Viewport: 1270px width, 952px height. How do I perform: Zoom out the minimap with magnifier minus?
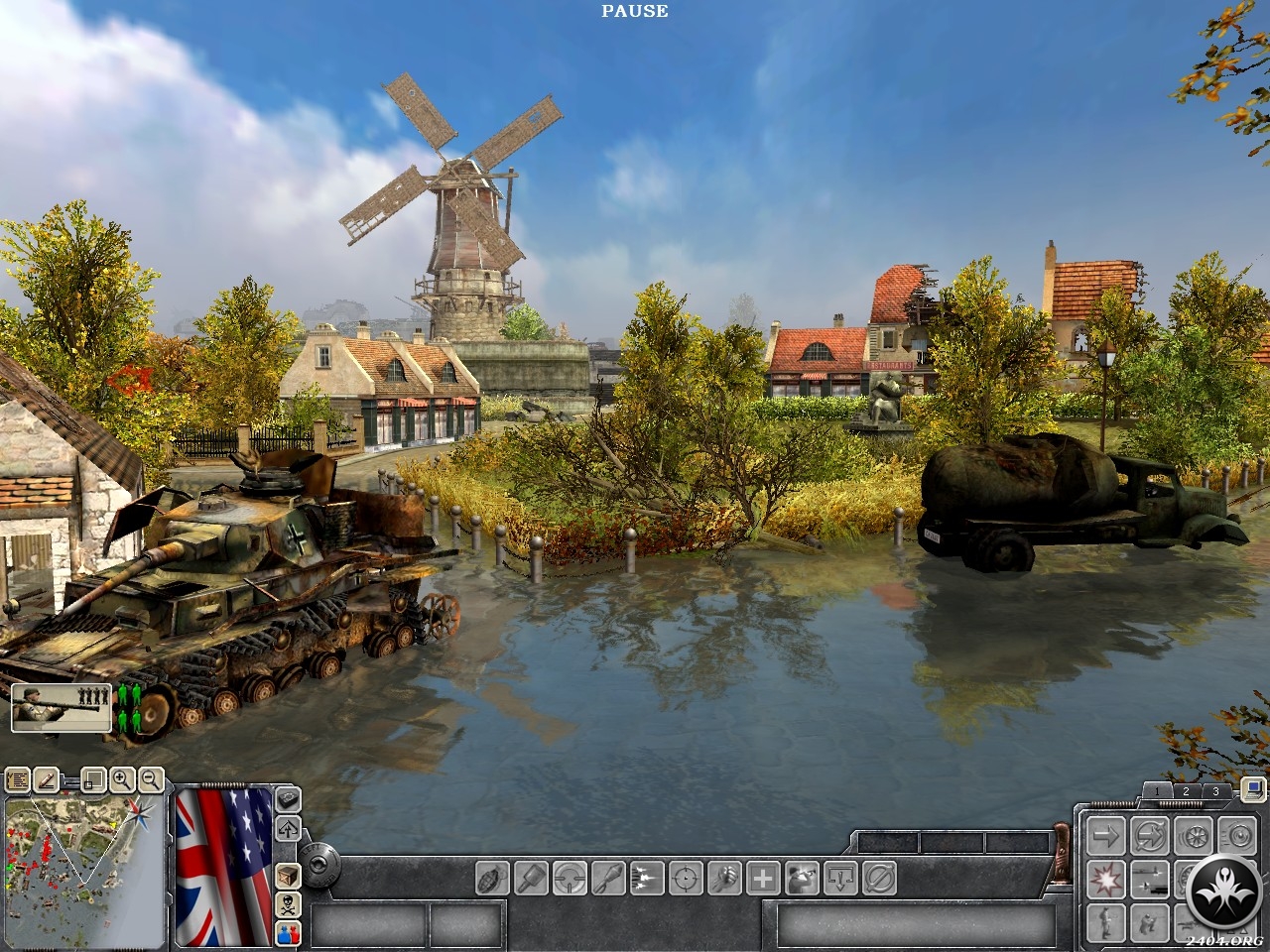click(150, 780)
